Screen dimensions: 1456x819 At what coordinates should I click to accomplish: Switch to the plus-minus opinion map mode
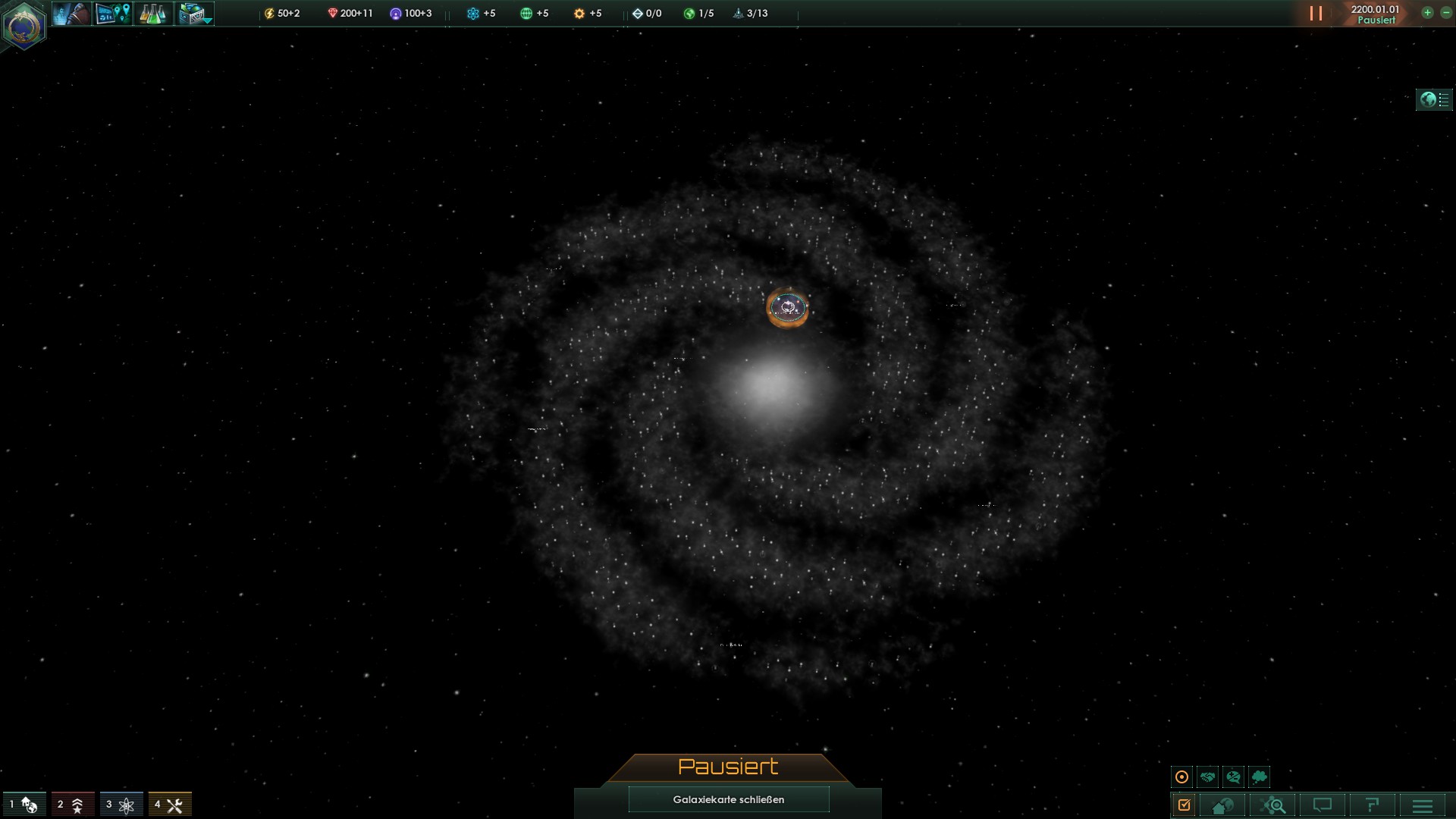(x=1233, y=777)
